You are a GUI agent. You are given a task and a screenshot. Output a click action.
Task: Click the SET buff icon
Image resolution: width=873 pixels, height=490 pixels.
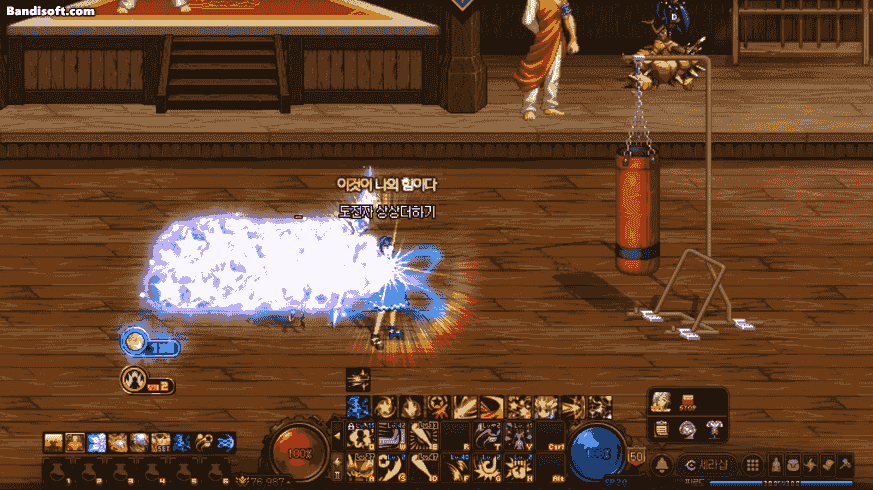click(162, 442)
